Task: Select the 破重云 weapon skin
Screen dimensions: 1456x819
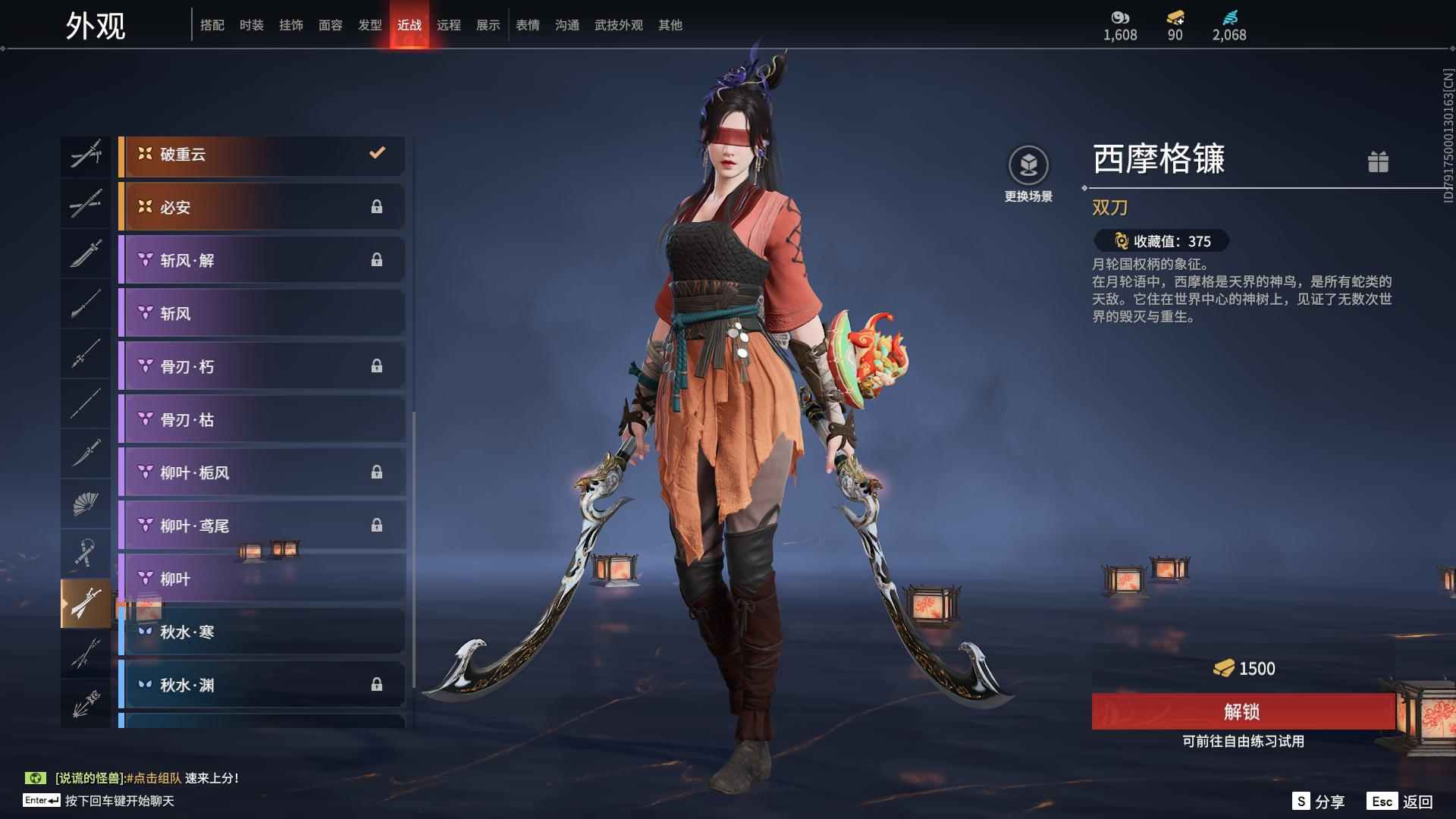Action: point(262,155)
